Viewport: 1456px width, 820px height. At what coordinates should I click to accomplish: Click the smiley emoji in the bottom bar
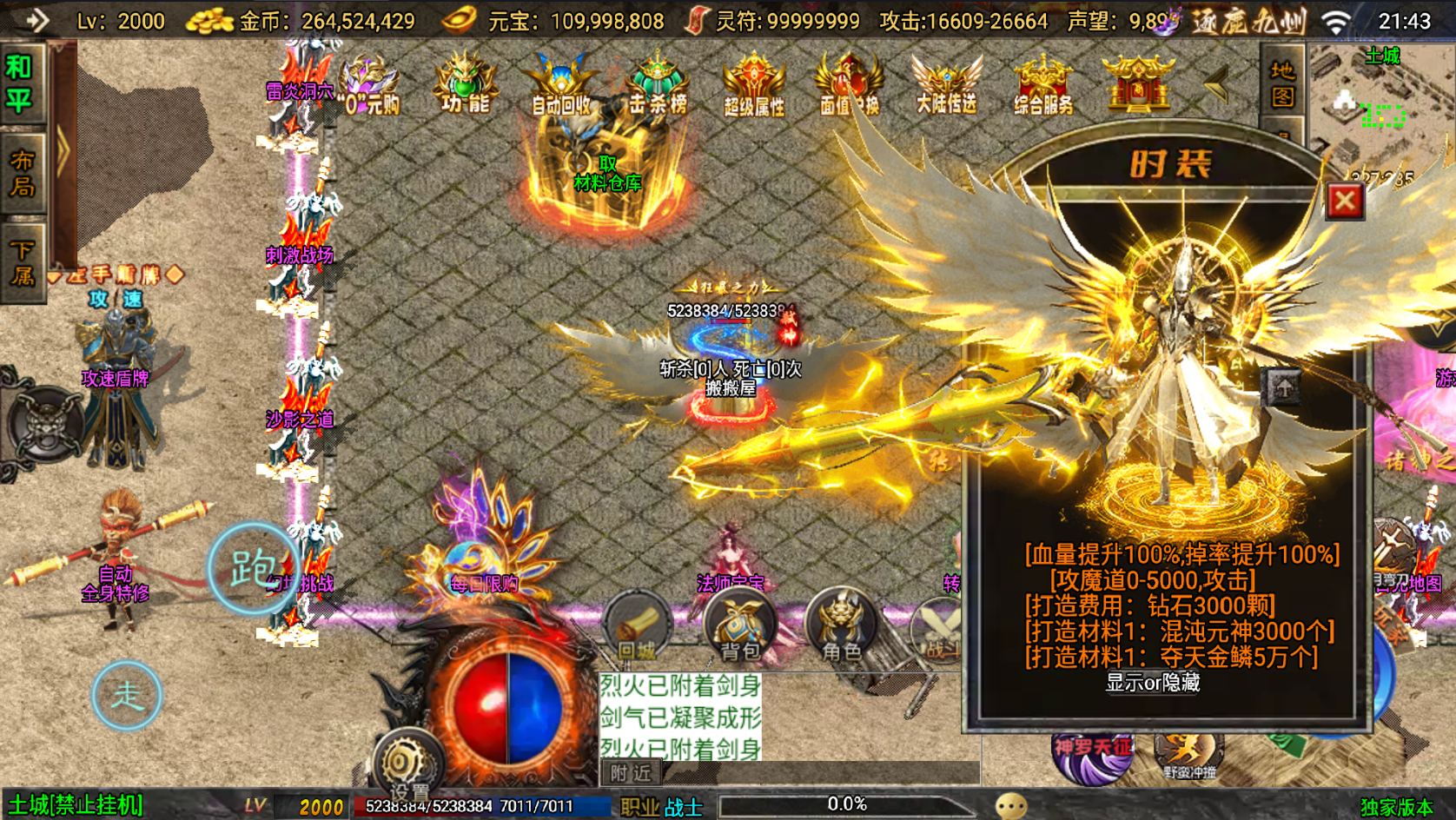point(1009,804)
